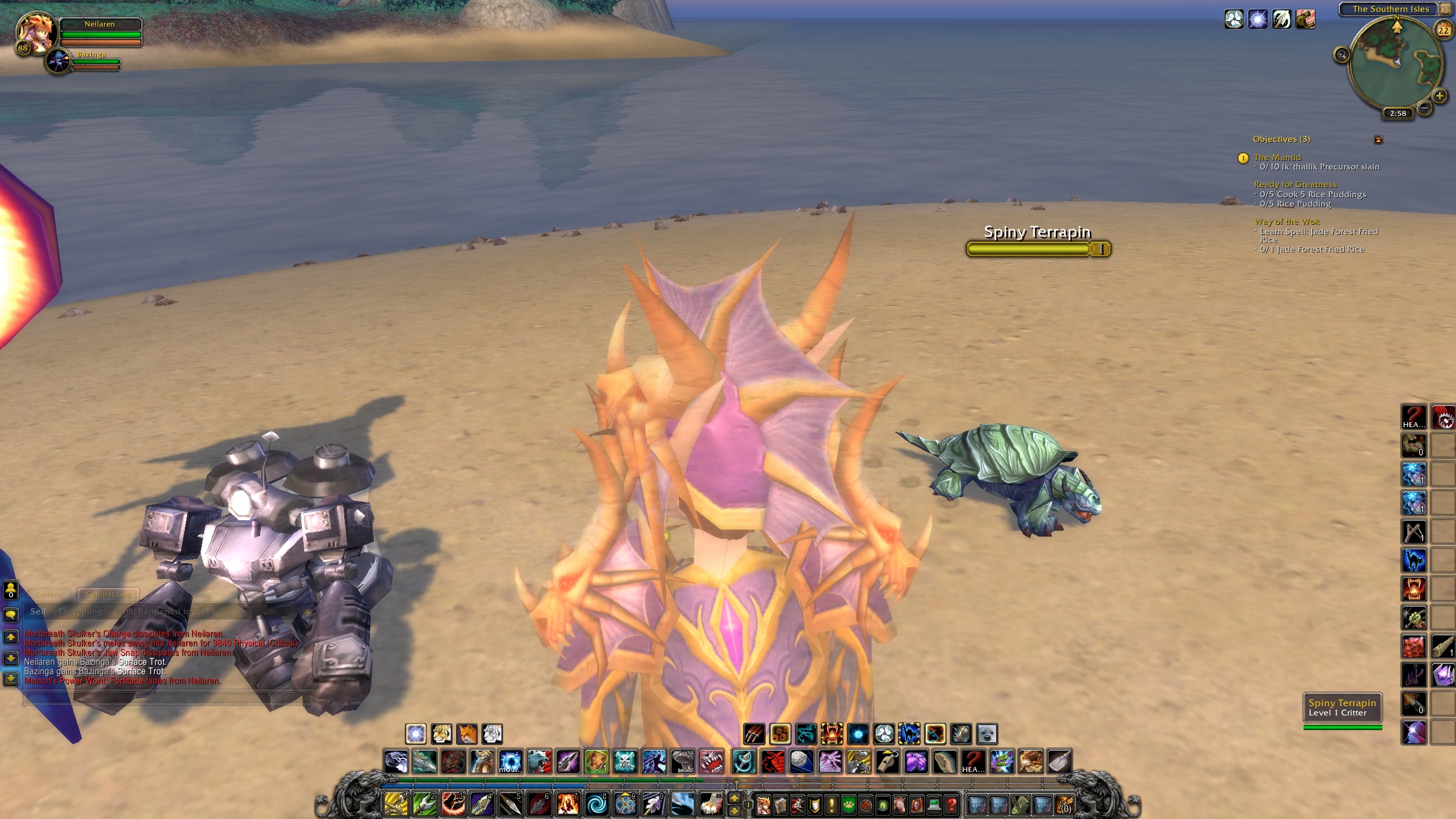Switch to the General chat tab
The image size is (1456, 819).
tap(49, 594)
